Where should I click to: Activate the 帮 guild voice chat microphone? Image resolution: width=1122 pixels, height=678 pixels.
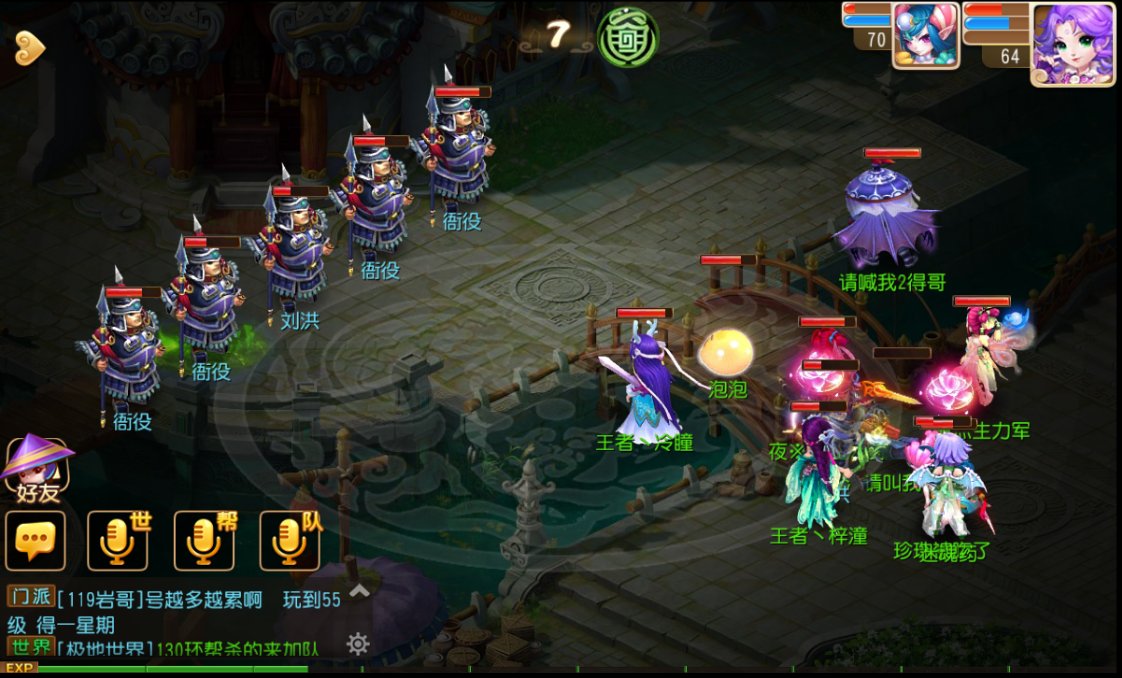(x=205, y=541)
